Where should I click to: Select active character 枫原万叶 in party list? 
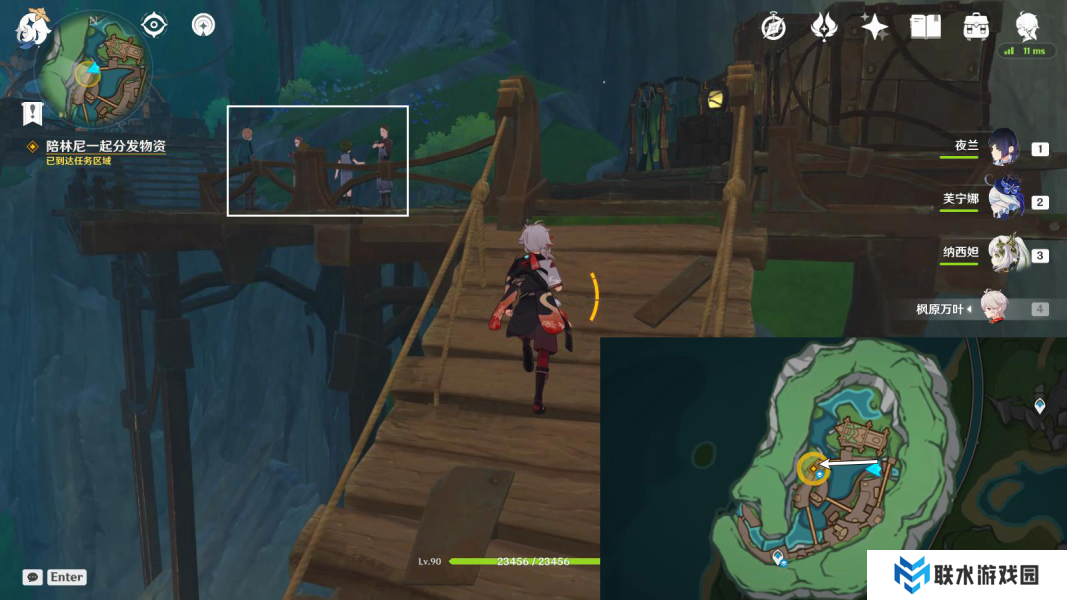995,309
